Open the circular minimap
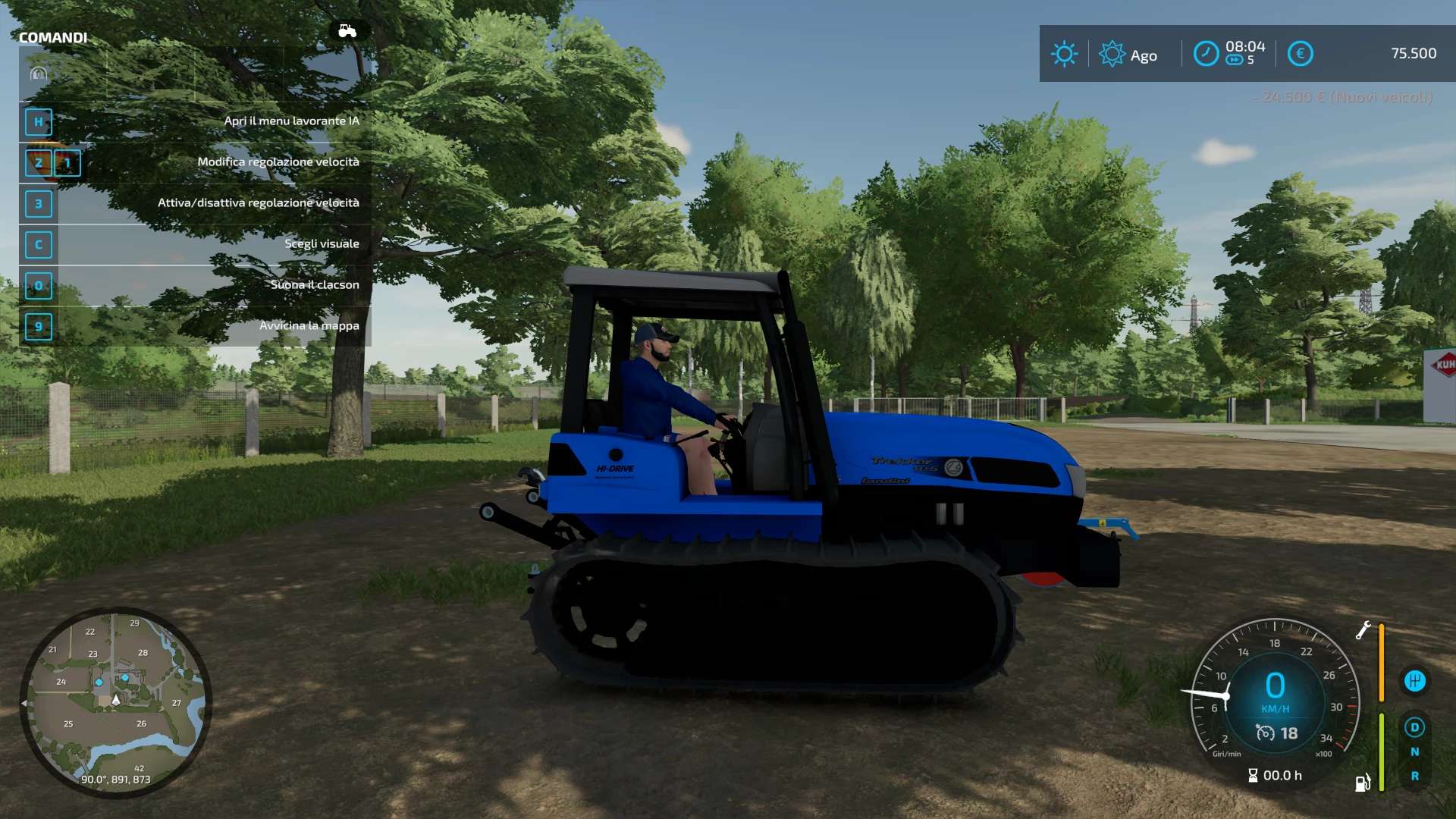 [115, 702]
